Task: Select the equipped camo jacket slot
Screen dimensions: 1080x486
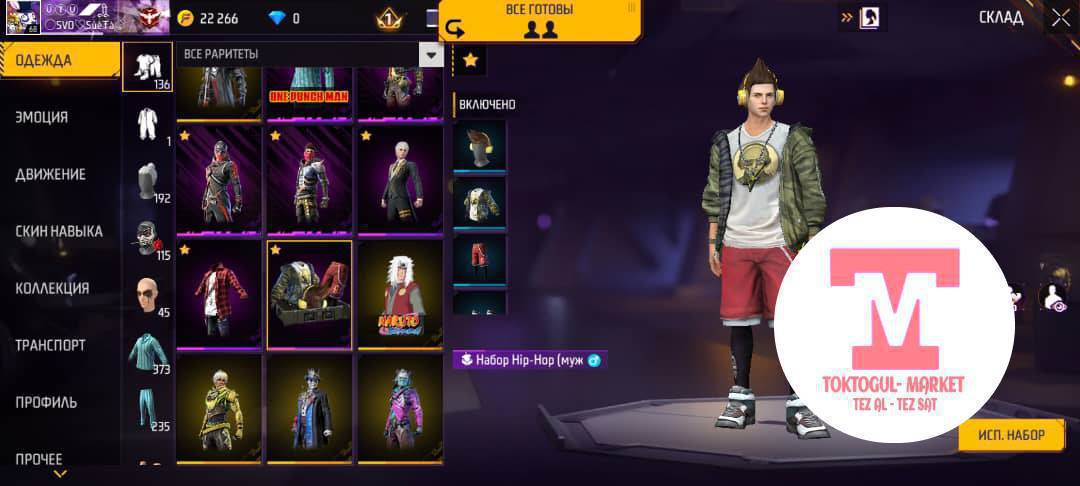Action: (x=480, y=202)
